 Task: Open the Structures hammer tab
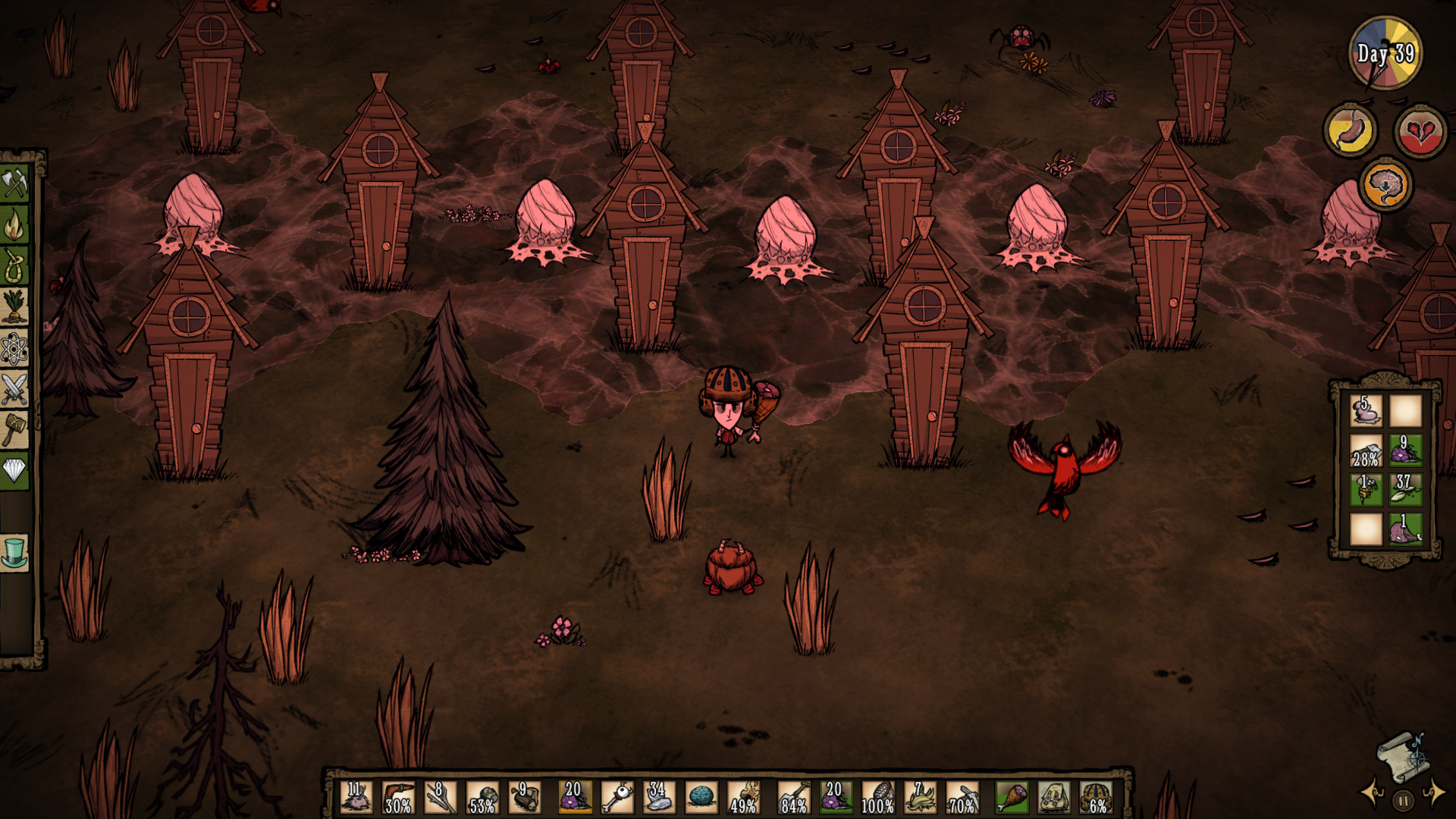tap(14, 430)
